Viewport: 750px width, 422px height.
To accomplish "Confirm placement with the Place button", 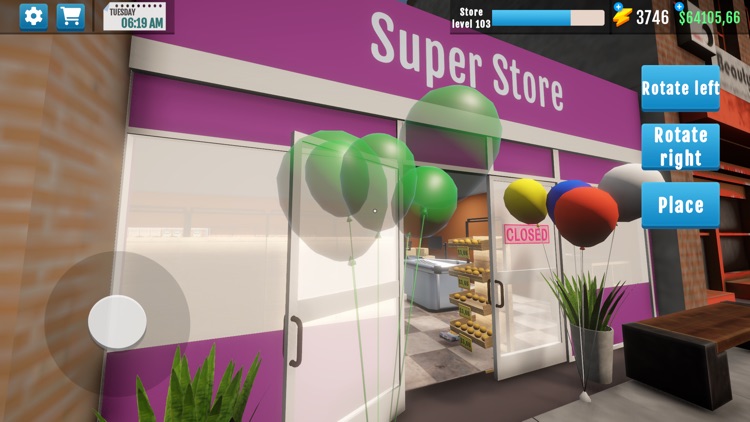I will (680, 205).
